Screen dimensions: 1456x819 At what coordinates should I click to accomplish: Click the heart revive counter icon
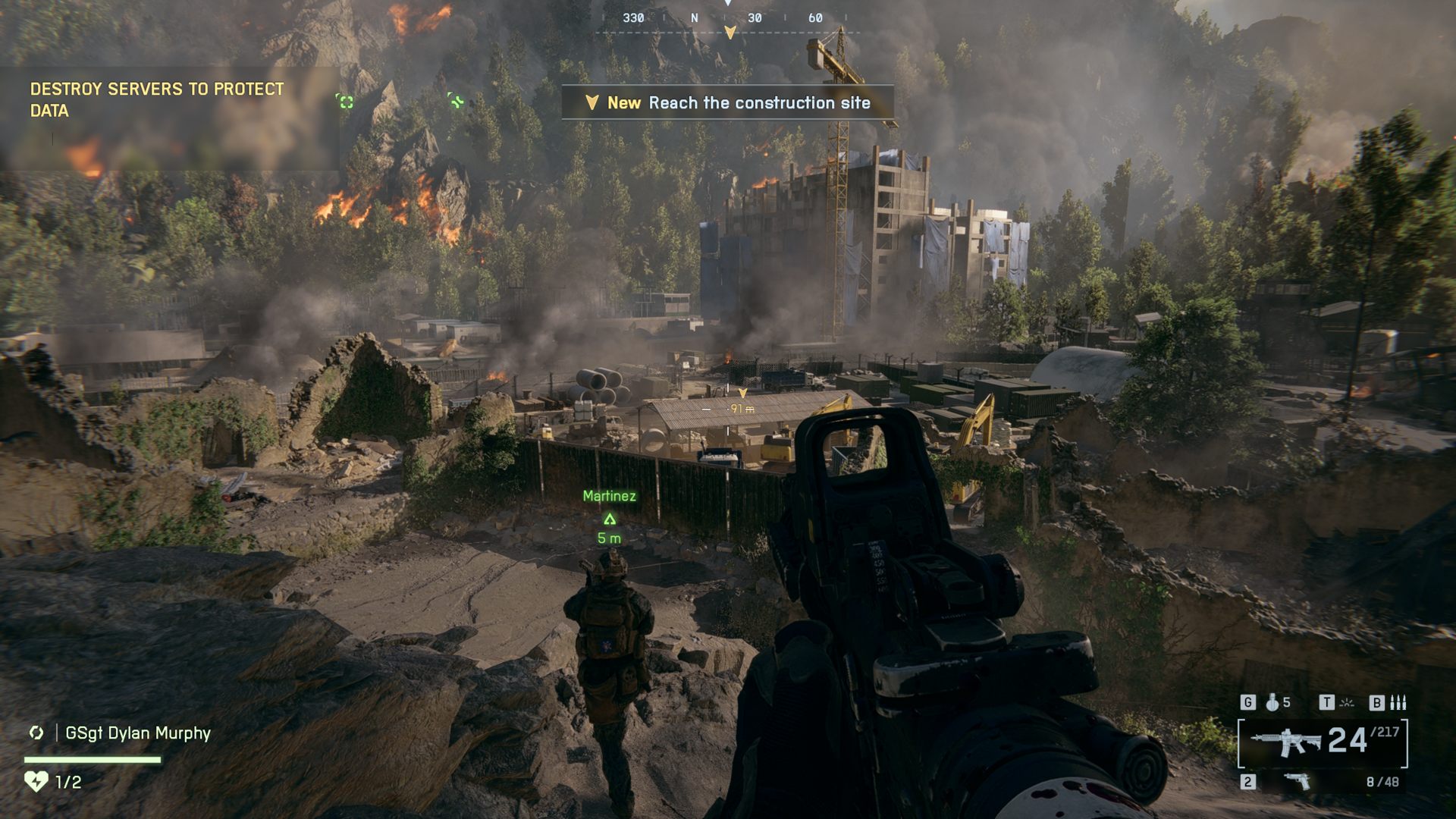36,781
